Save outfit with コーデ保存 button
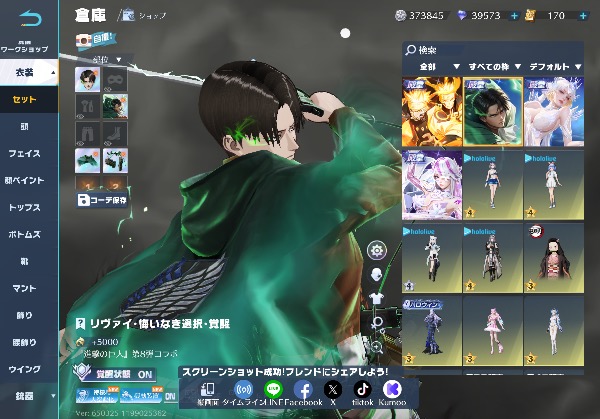This screenshot has width=600, height=419. coord(101,199)
